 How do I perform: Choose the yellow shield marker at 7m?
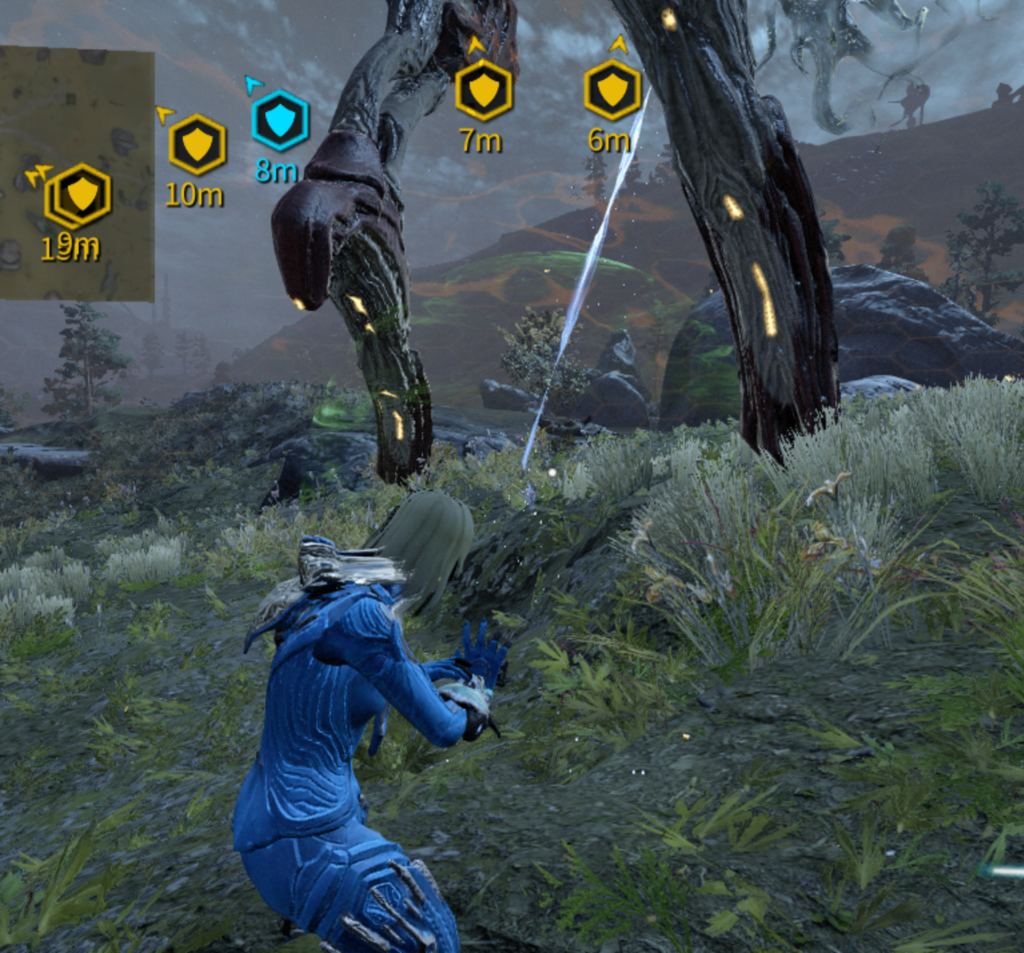pos(483,91)
